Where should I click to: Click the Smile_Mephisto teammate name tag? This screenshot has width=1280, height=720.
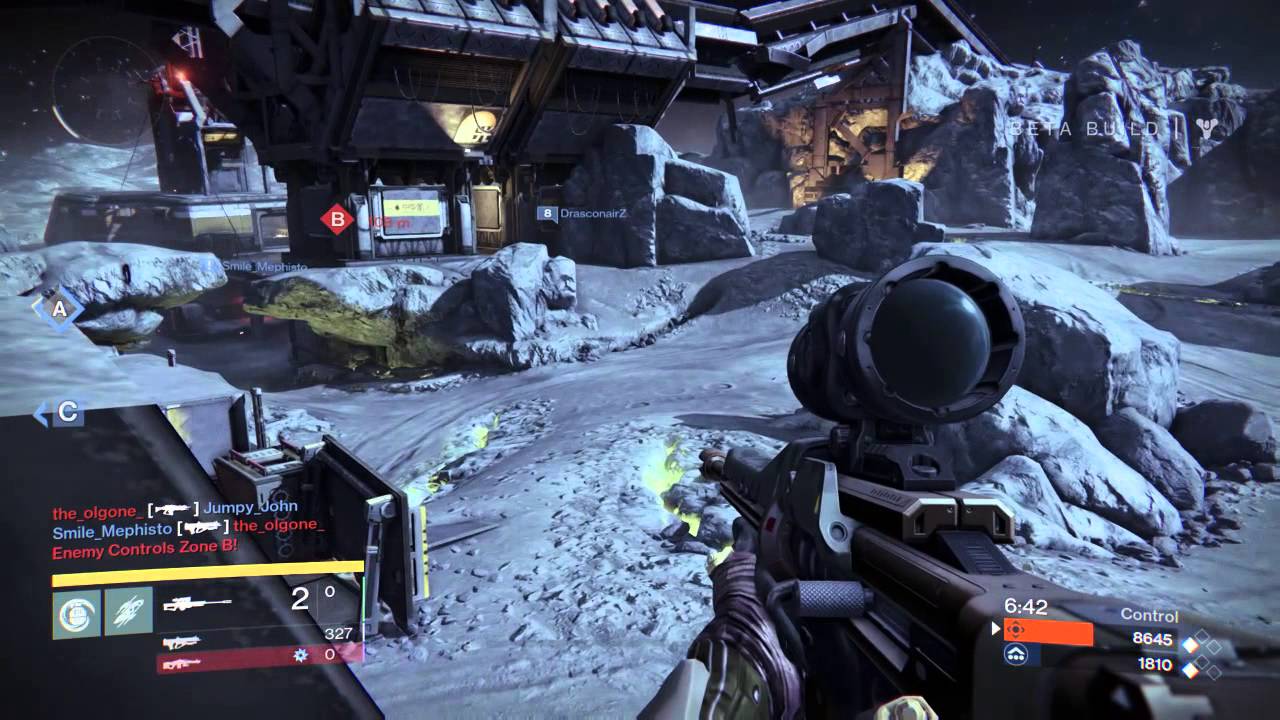254,267
